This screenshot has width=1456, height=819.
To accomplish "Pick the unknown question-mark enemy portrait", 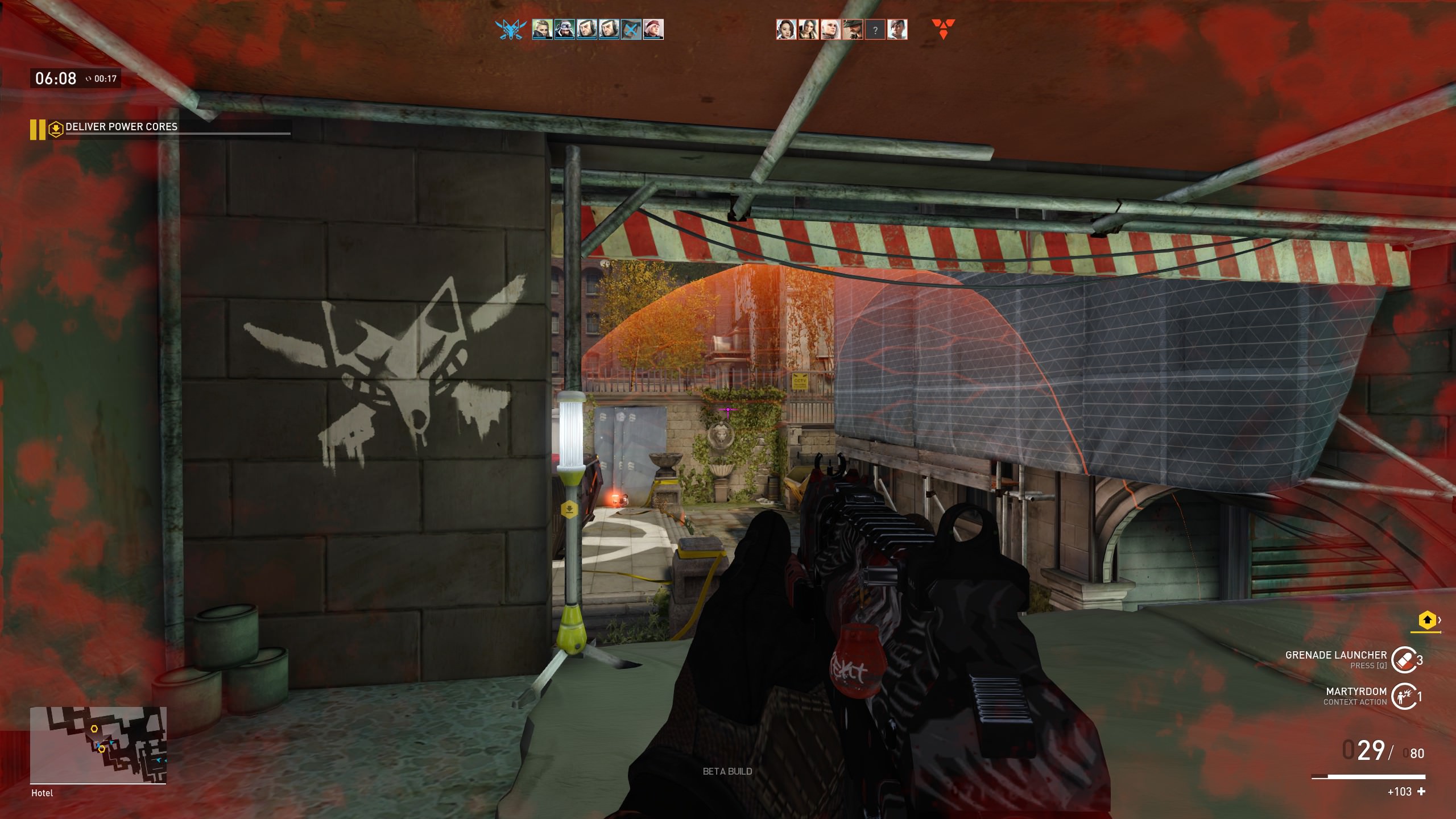I will pos(875,30).
